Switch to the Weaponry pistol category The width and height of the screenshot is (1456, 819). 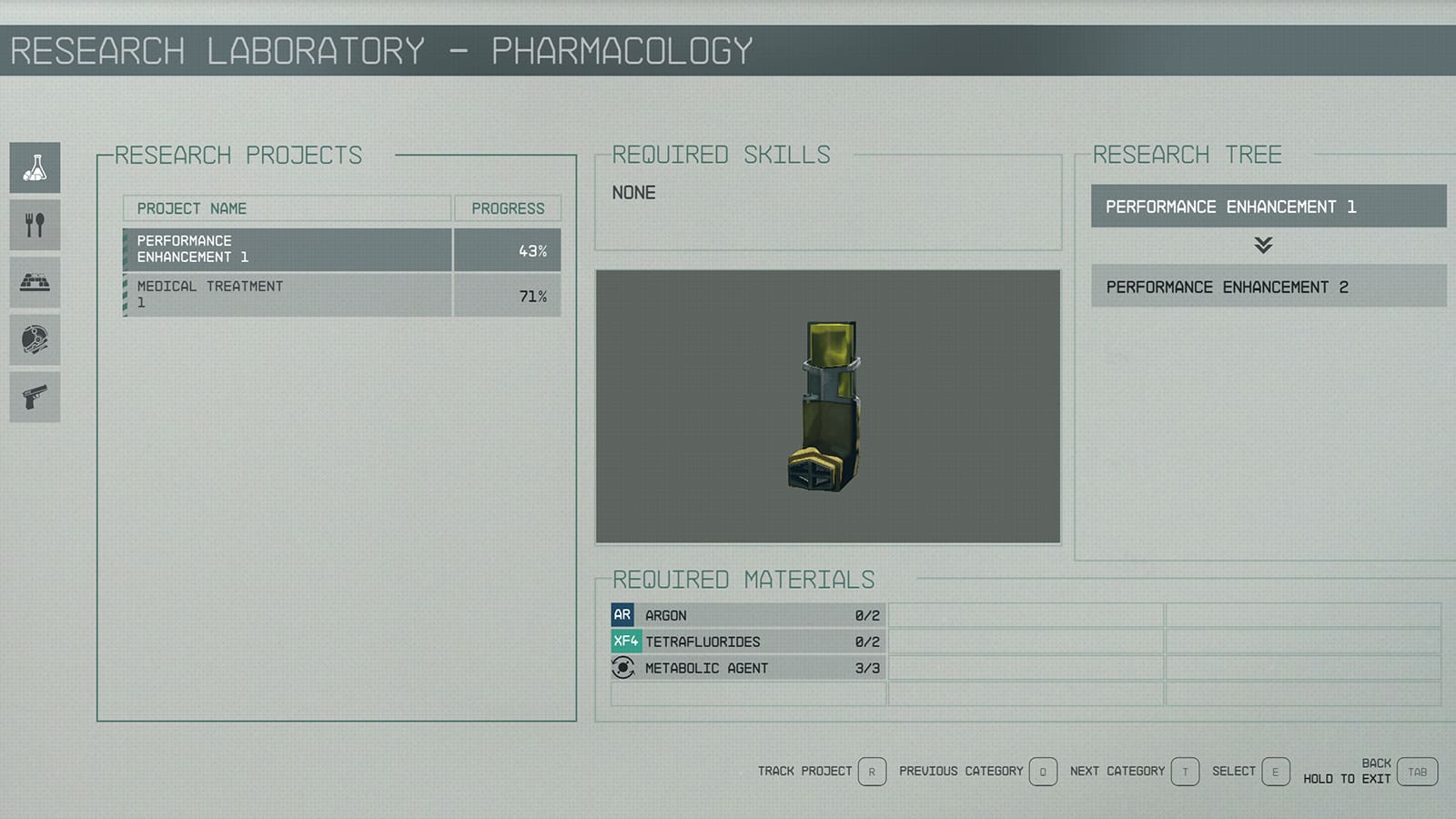pos(35,397)
